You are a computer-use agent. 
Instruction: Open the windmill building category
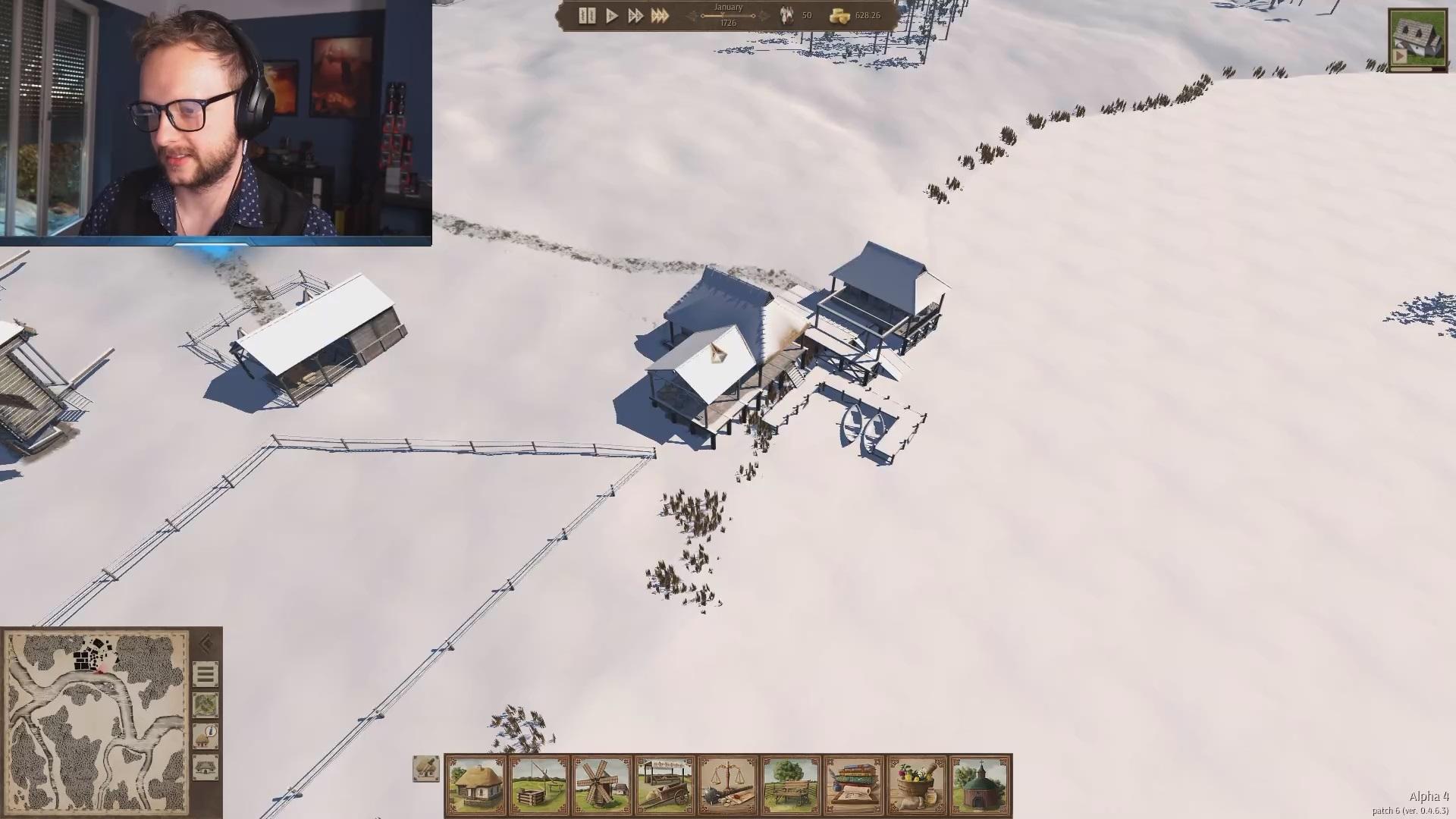point(602,785)
